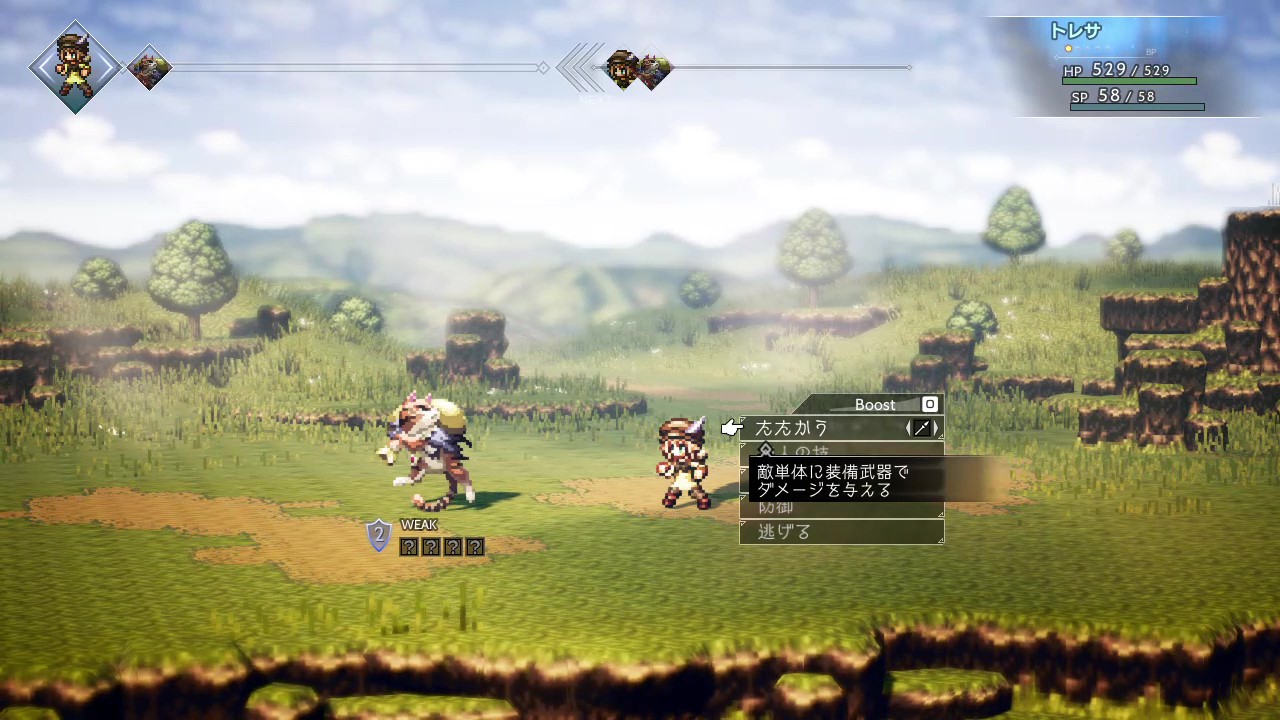Click the enemy portrait next in the turn order

tap(149, 68)
